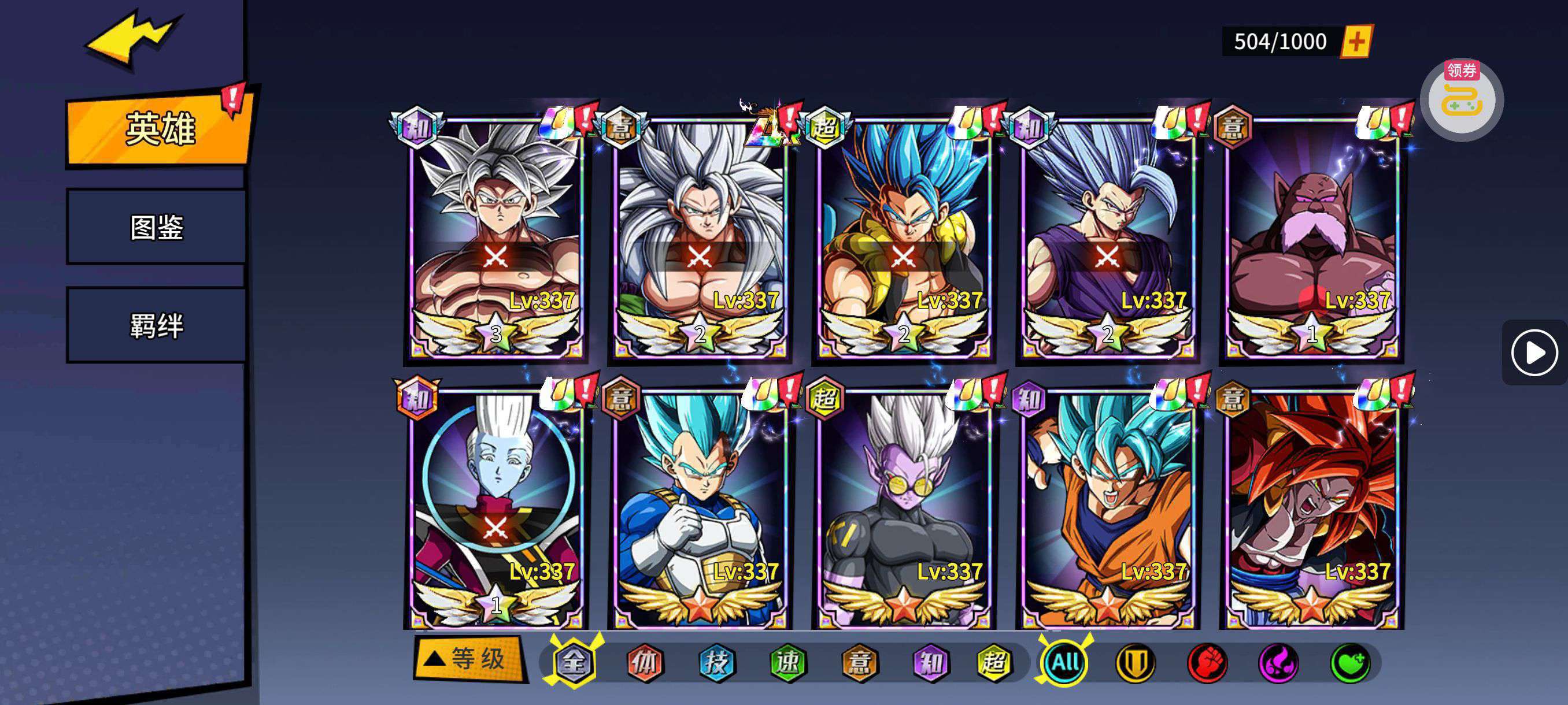The height and width of the screenshot is (705, 1568).
Task: Open the blue-haired Vegeta card
Action: pyautogui.click(x=700, y=508)
